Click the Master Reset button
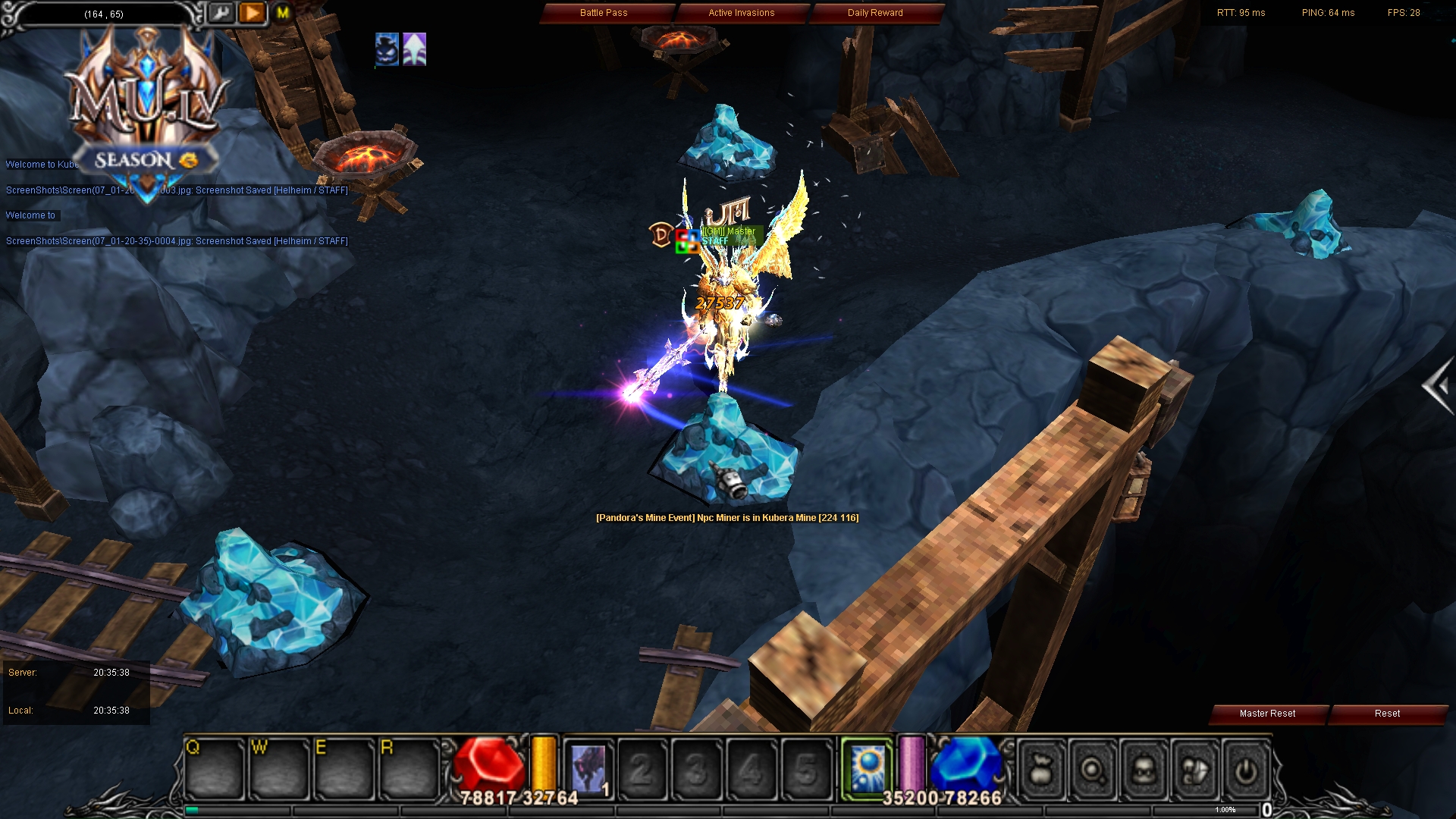The image size is (1456, 819). tap(1267, 714)
